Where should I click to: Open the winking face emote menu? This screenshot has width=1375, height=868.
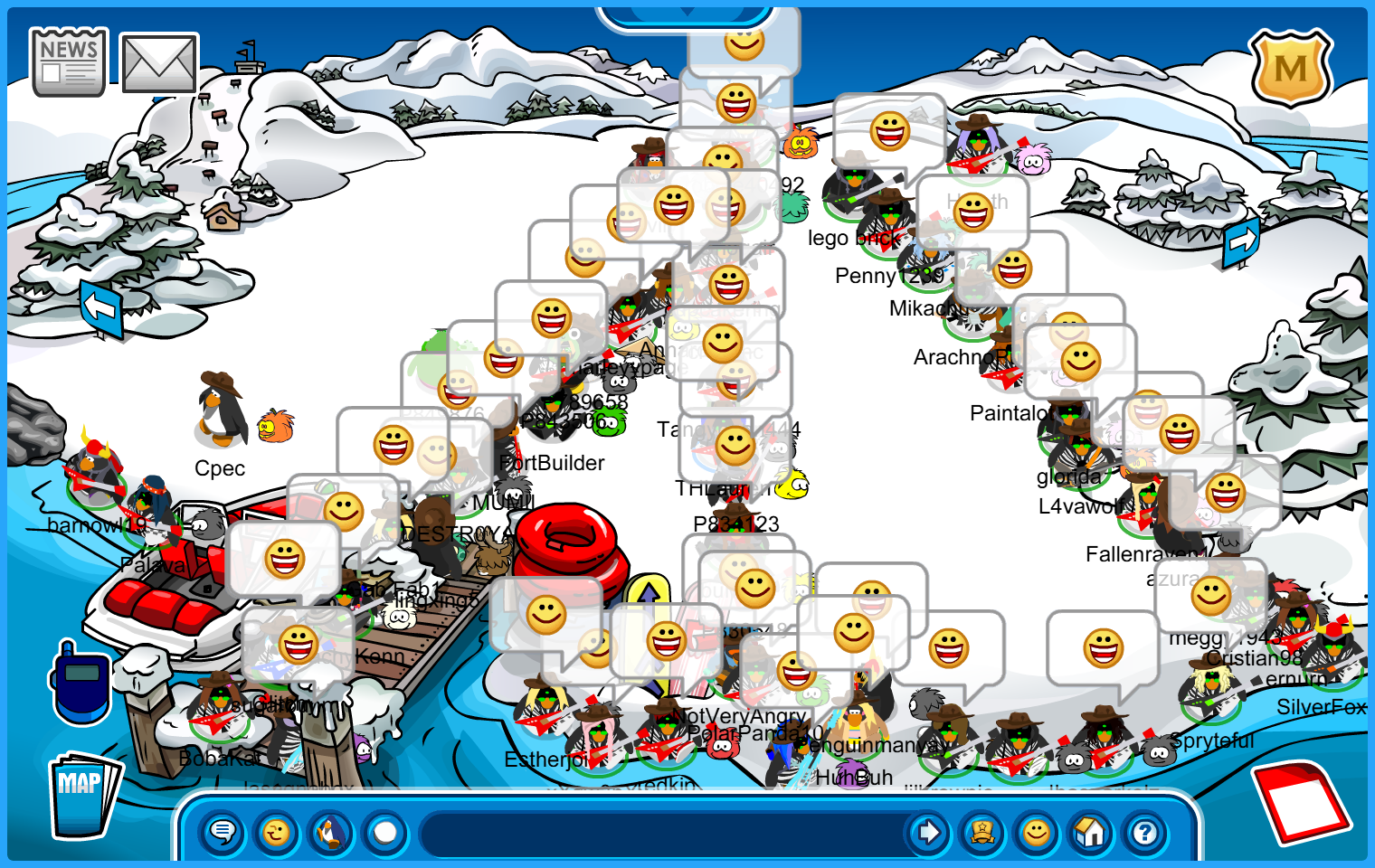(277, 832)
